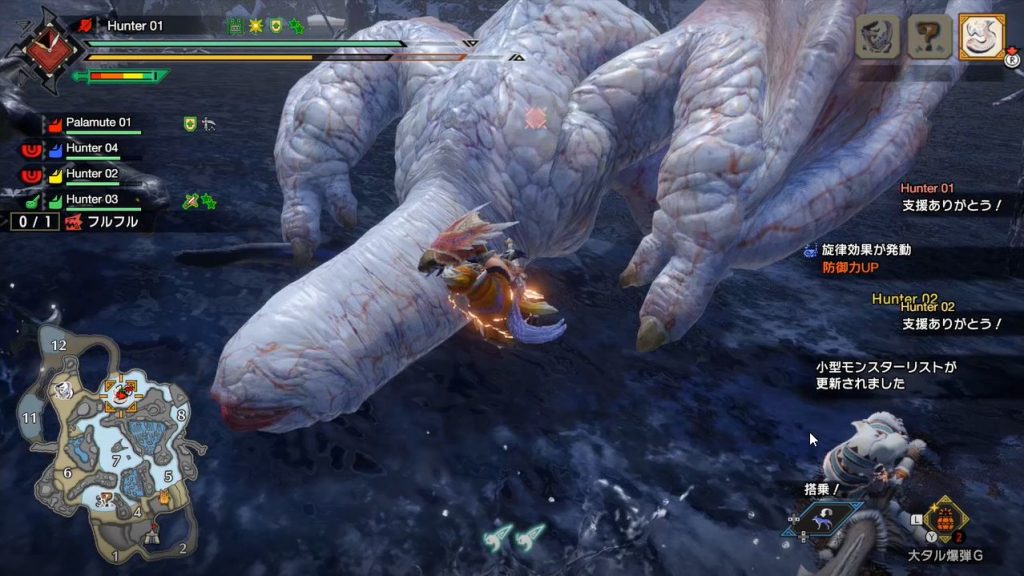Select the Large Barrel Bomb item icon
The height and width of the screenshot is (576, 1024).
943,519
